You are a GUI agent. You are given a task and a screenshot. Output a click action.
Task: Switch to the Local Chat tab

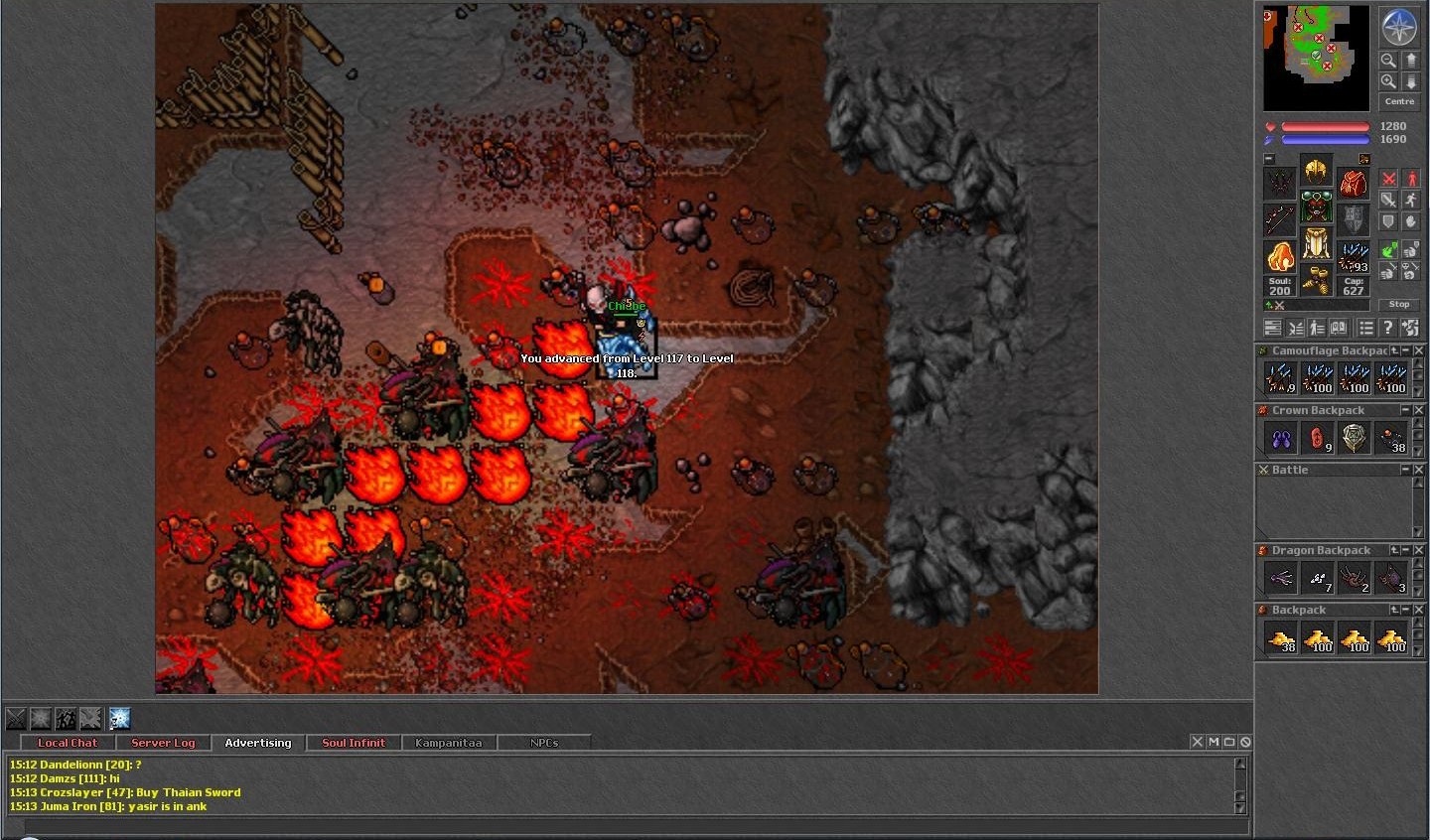[68, 743]
